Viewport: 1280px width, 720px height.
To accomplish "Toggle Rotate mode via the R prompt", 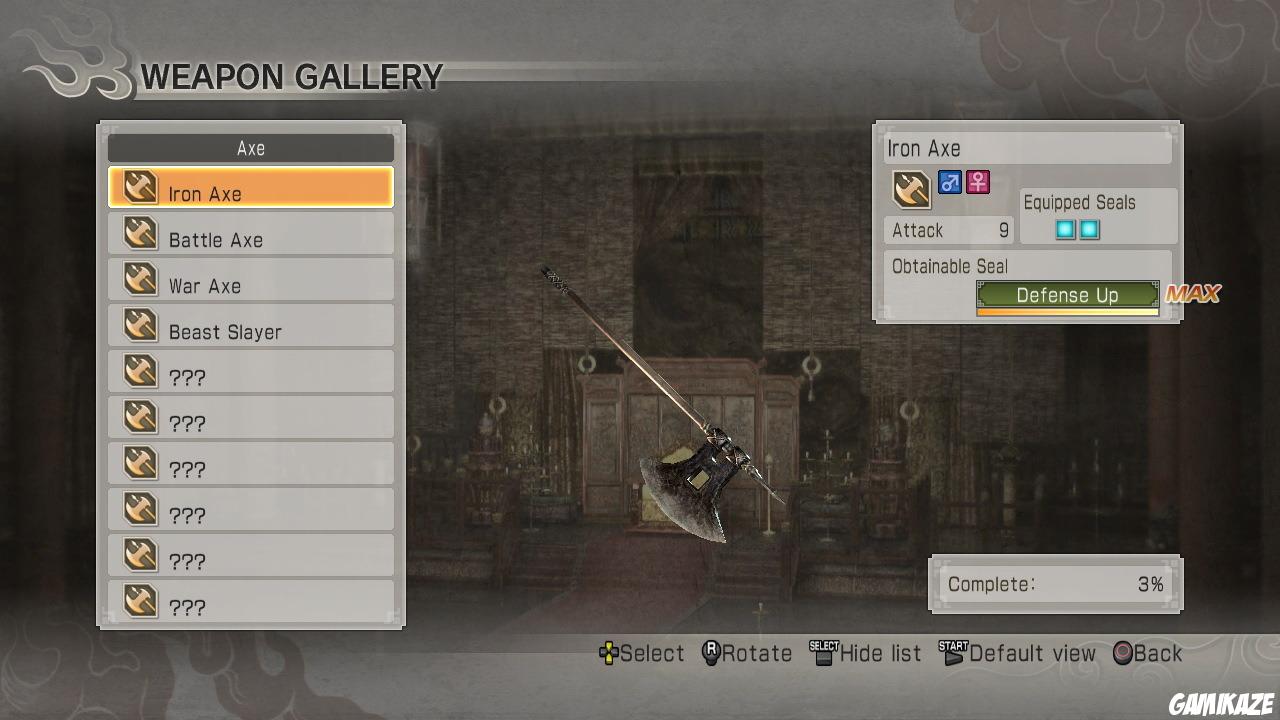I will point(745,653).
